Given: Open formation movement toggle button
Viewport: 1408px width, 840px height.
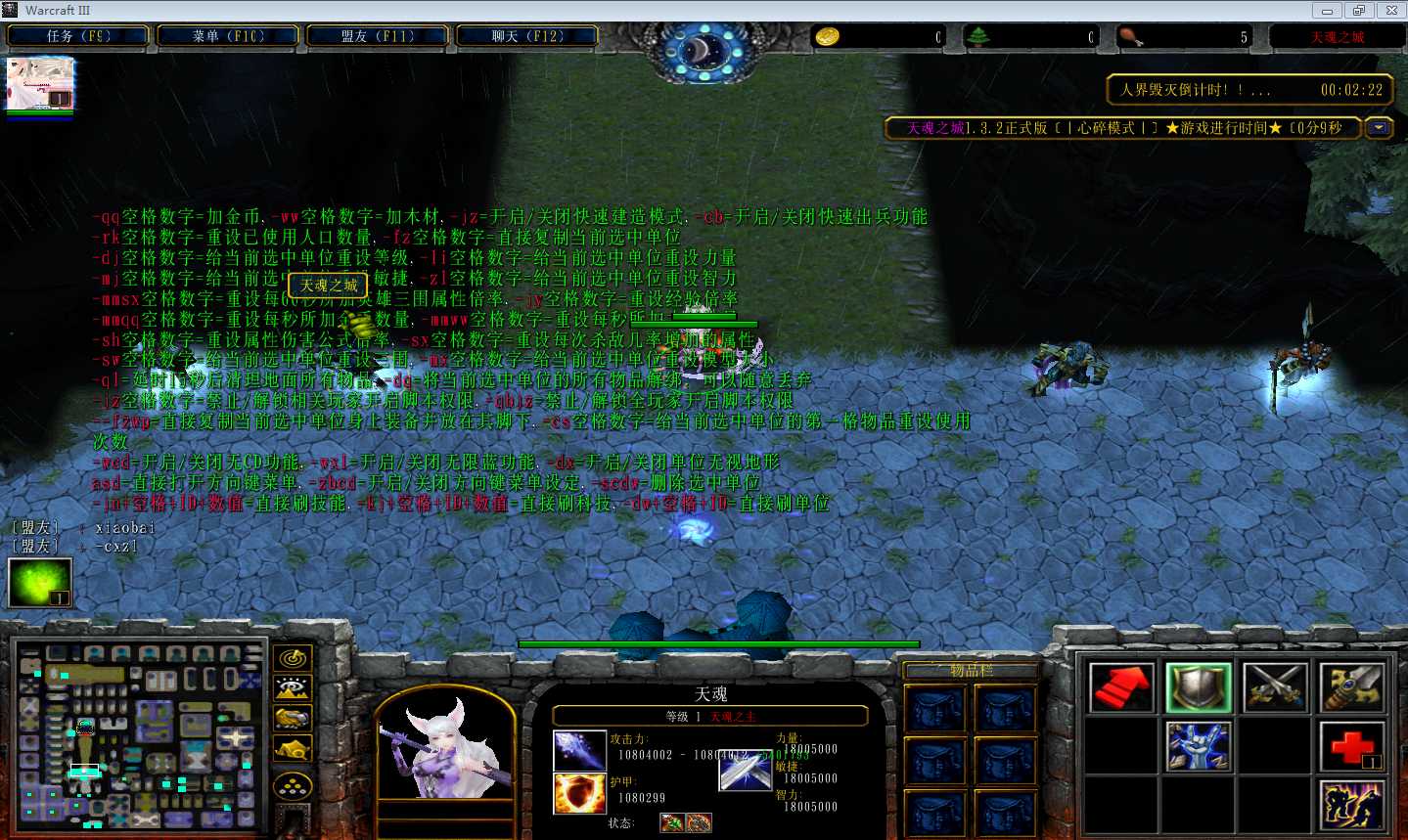Looking at the screenshot, I should tap(293, 786).
